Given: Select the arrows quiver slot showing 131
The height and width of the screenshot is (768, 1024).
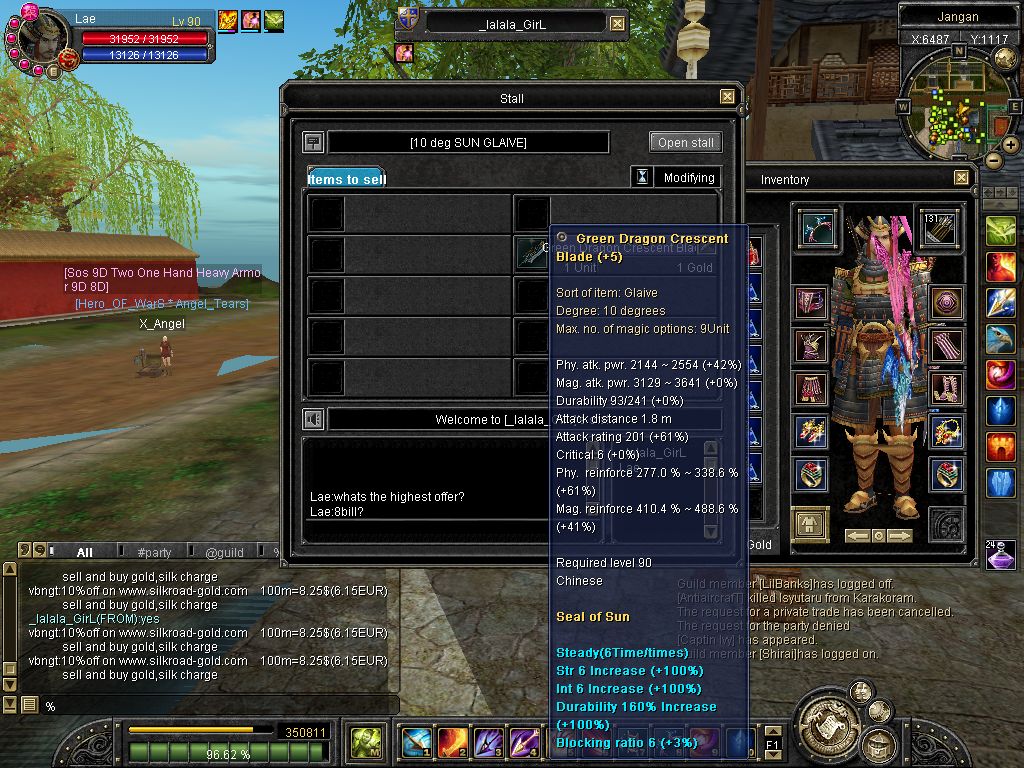Looking at the screenshot, I should [x=938, y=228].
